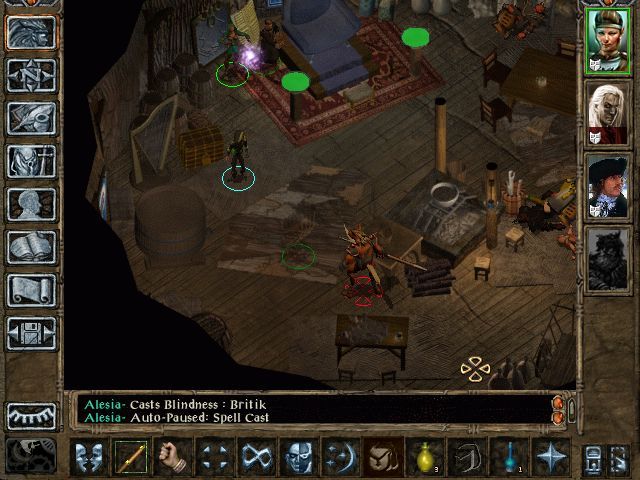Viewport: 640px width, 480px height.
Task: Open the options menu with floppy disk icon
Action: pyautogui.click(x=31, y=333)
